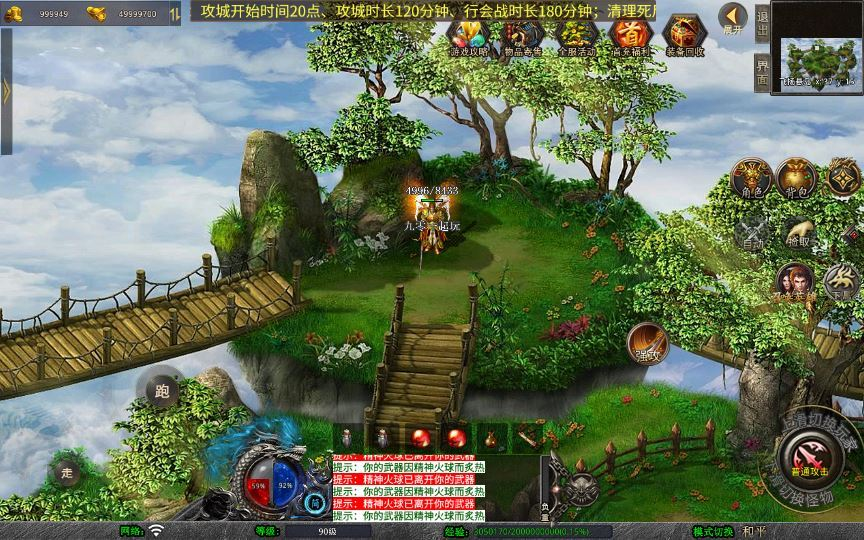Open the 首充福利 first-recharge bonus
Image resolution: width=864 pixels, height=540 pixels.
(630, 37)
